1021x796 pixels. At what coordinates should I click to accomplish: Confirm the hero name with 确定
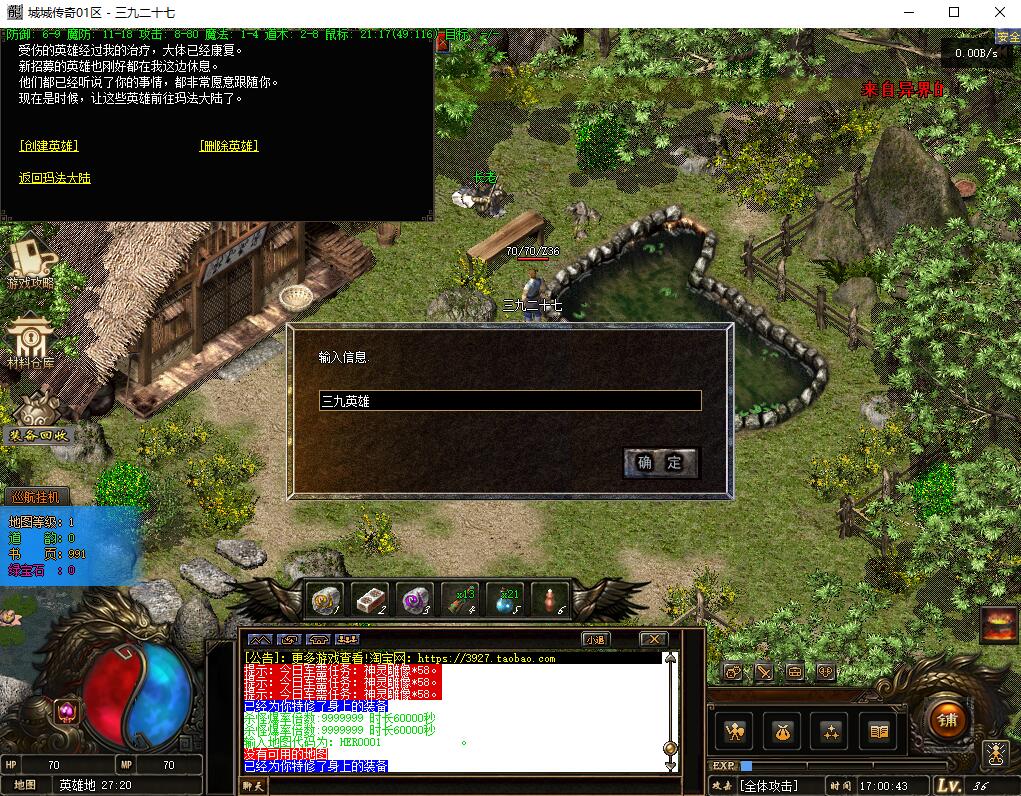click(660, 462)
